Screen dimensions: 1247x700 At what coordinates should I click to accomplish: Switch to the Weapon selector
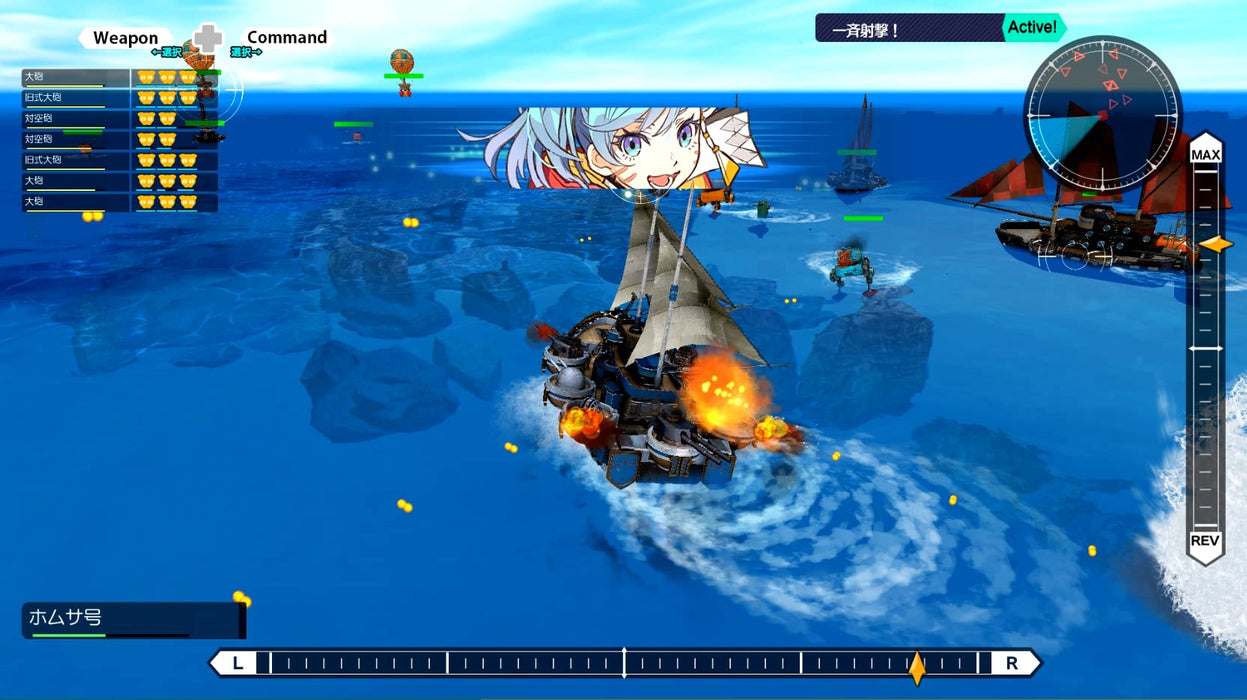click(x=126, y=38)
